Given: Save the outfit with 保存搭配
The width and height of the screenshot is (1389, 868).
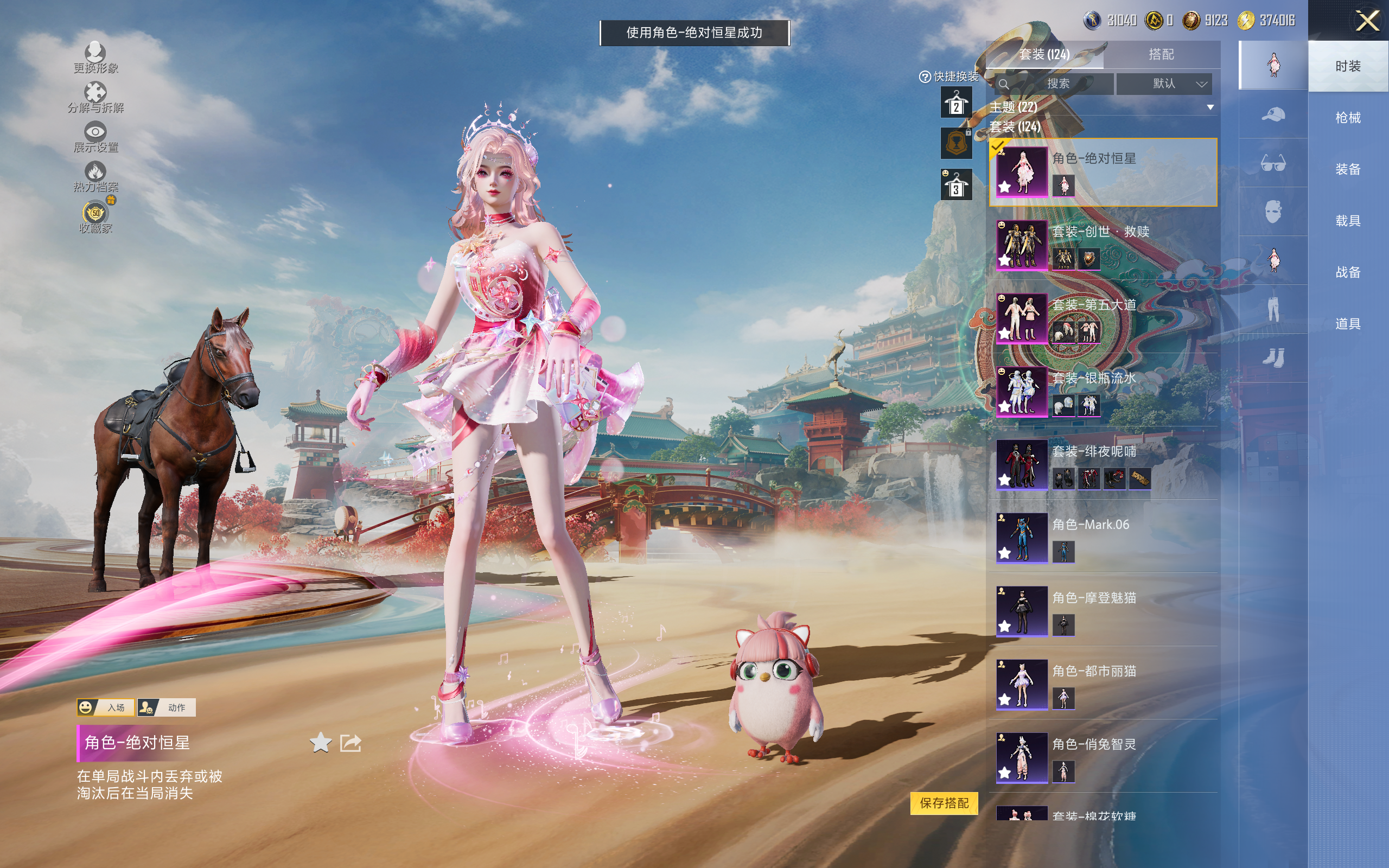Looking at the screenshot, I should pos(944,802).
